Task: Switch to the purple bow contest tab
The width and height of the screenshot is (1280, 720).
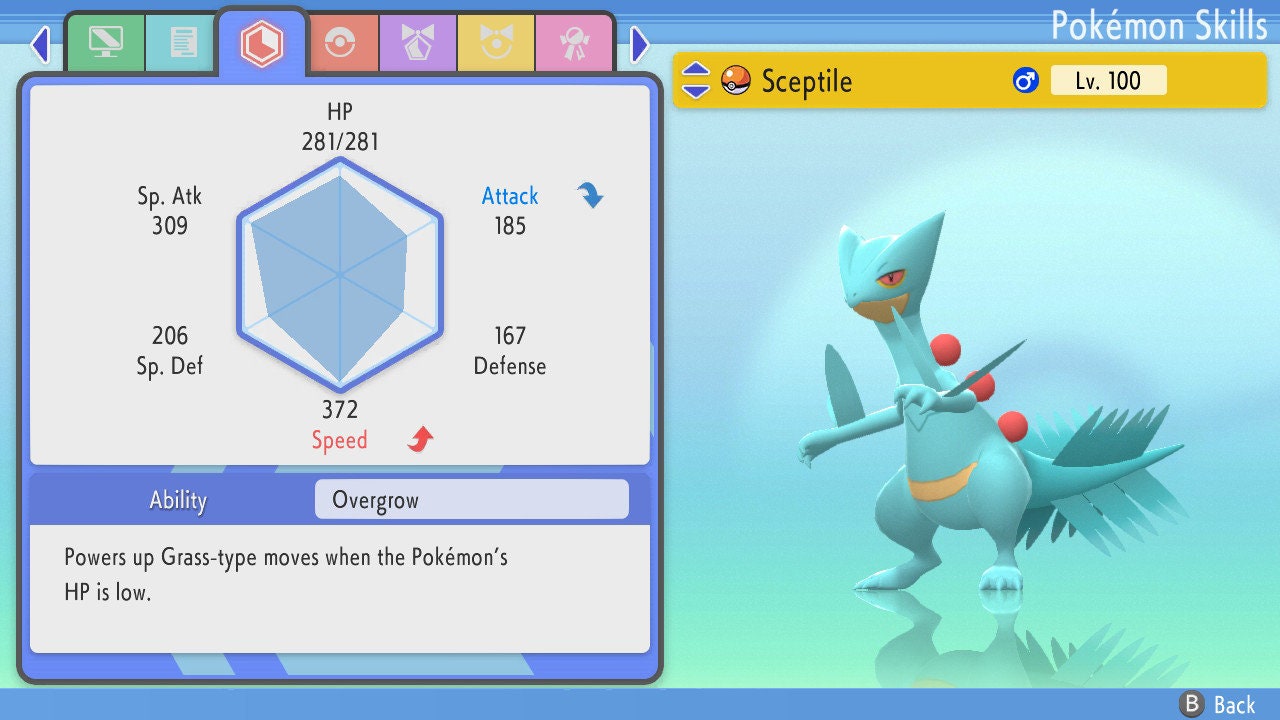Action: point(417,43)
